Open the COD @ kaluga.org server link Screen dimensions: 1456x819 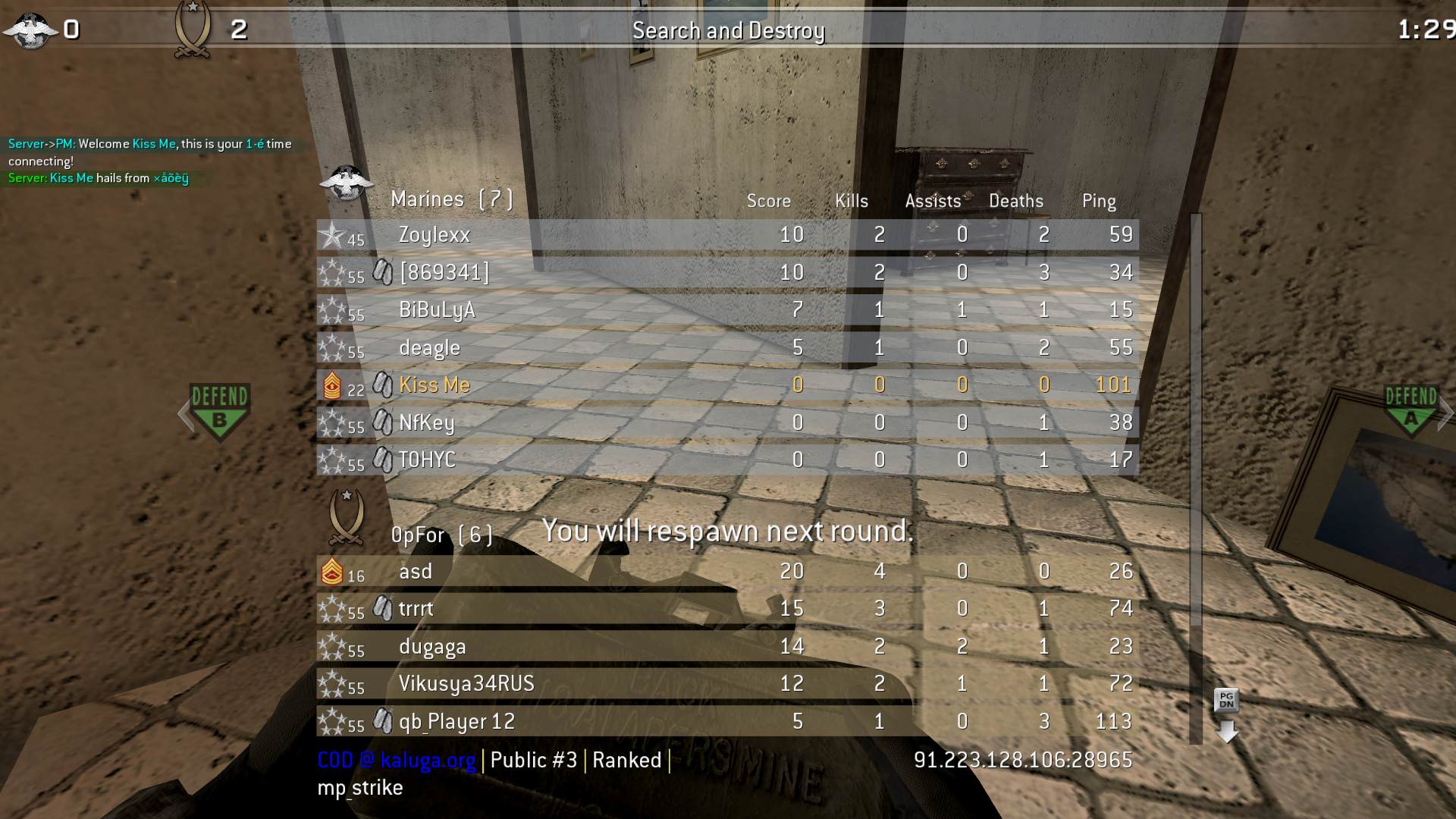[394, 759]
